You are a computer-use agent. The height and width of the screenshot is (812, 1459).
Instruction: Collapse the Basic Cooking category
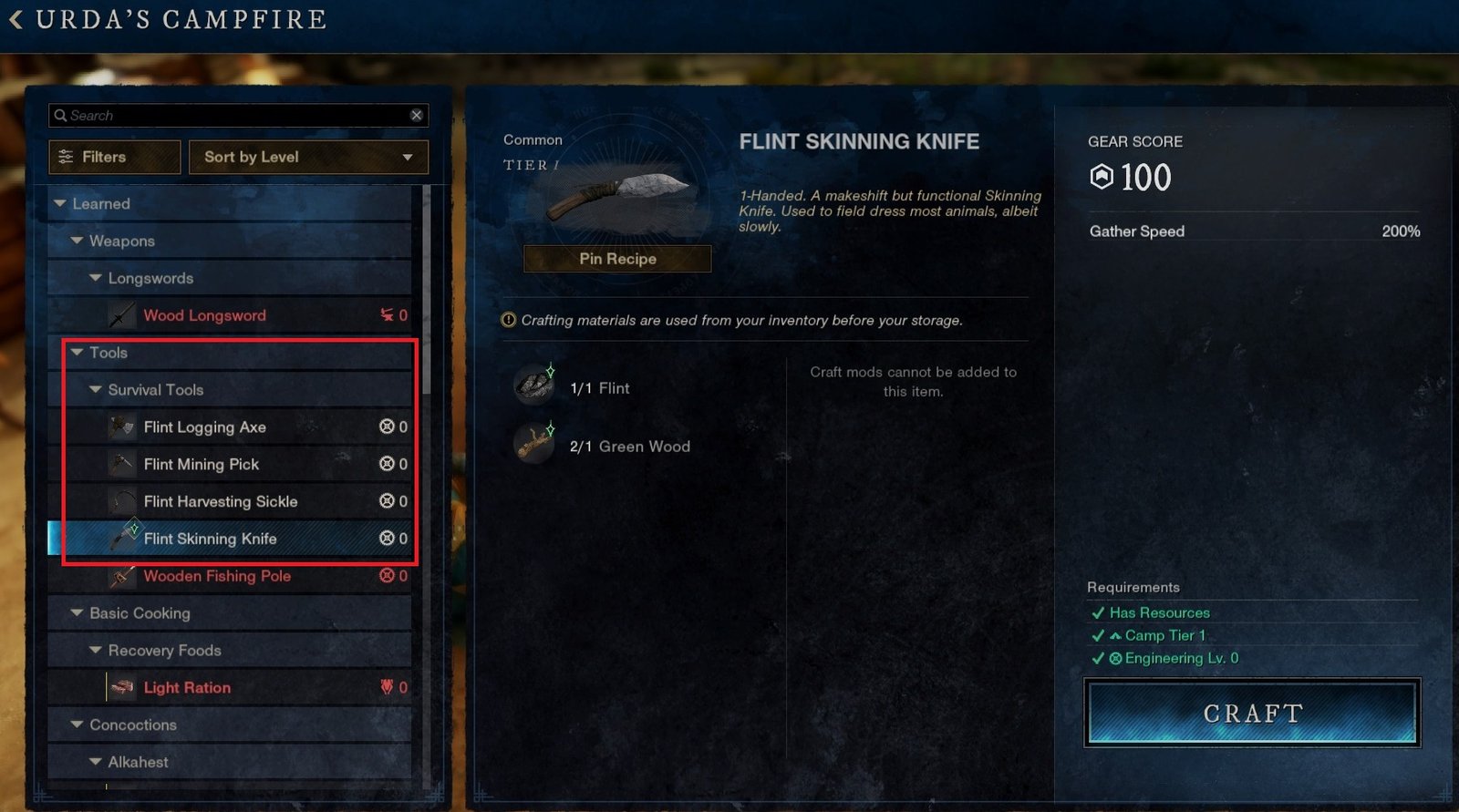[x=78, y=613]
